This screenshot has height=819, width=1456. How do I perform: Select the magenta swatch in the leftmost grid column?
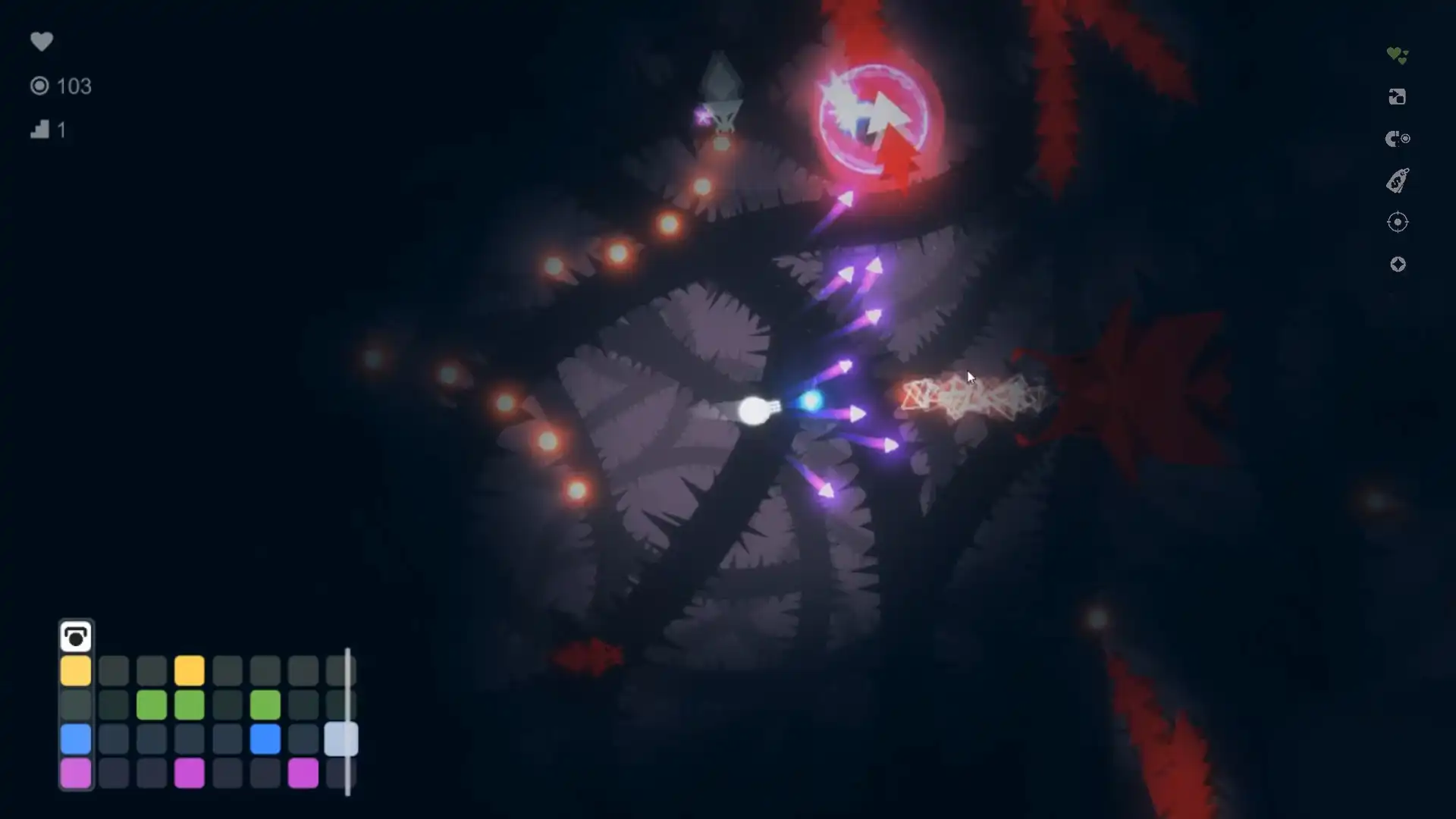(76, 772)
